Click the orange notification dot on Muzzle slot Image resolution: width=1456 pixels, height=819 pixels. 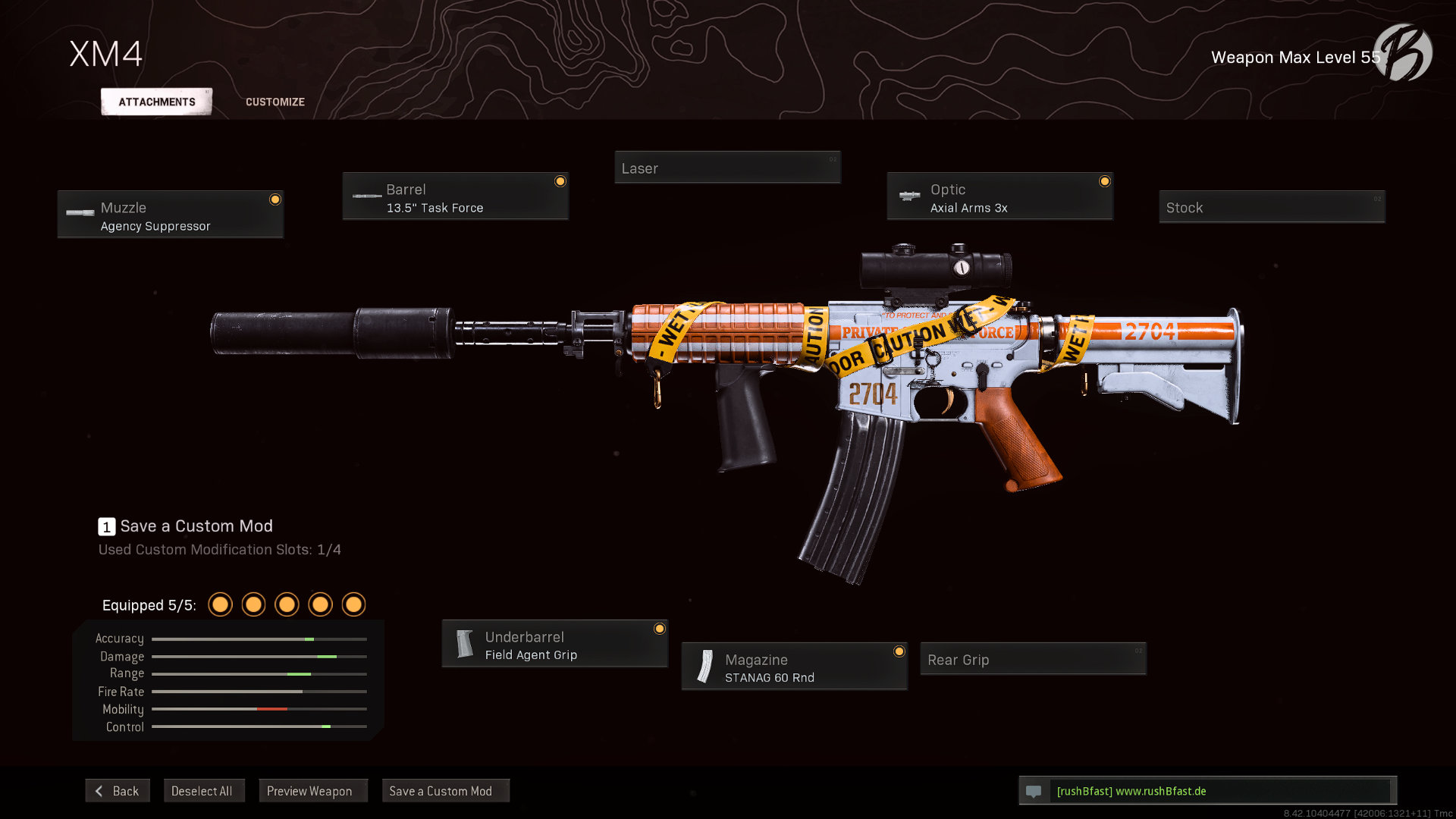[275, 199]
